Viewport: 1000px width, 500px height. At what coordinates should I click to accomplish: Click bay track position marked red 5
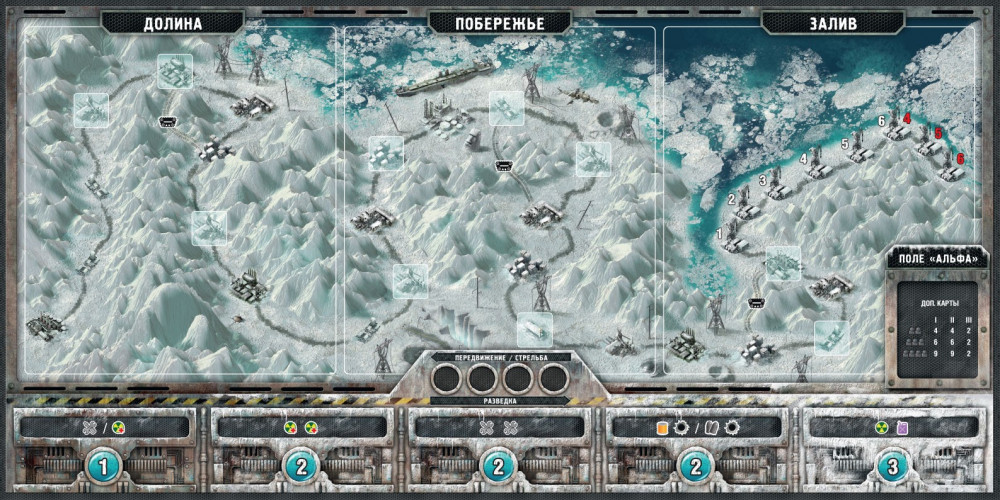point(938,133)
